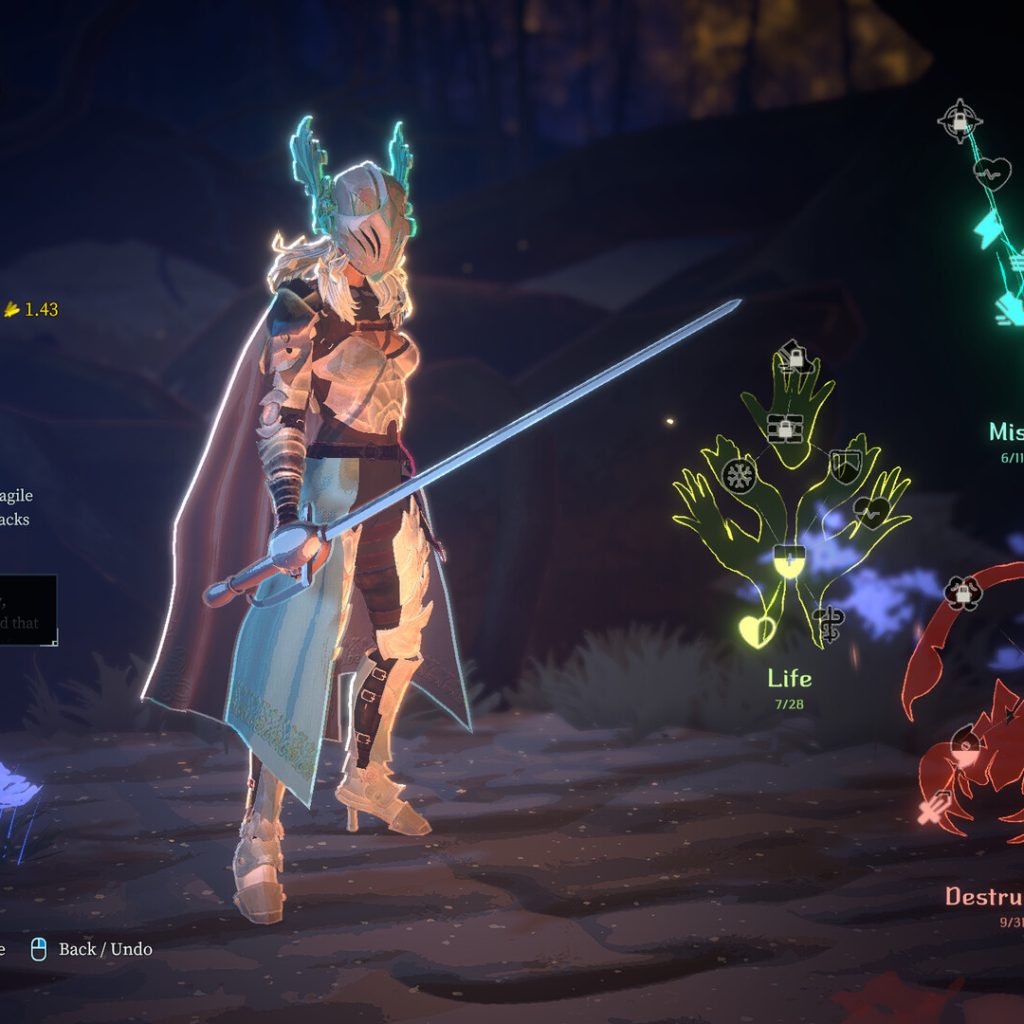Viewport: 1024px width, 1024px height.
Task: Select the striped shield node in Life
Action: tap(845, 466)
